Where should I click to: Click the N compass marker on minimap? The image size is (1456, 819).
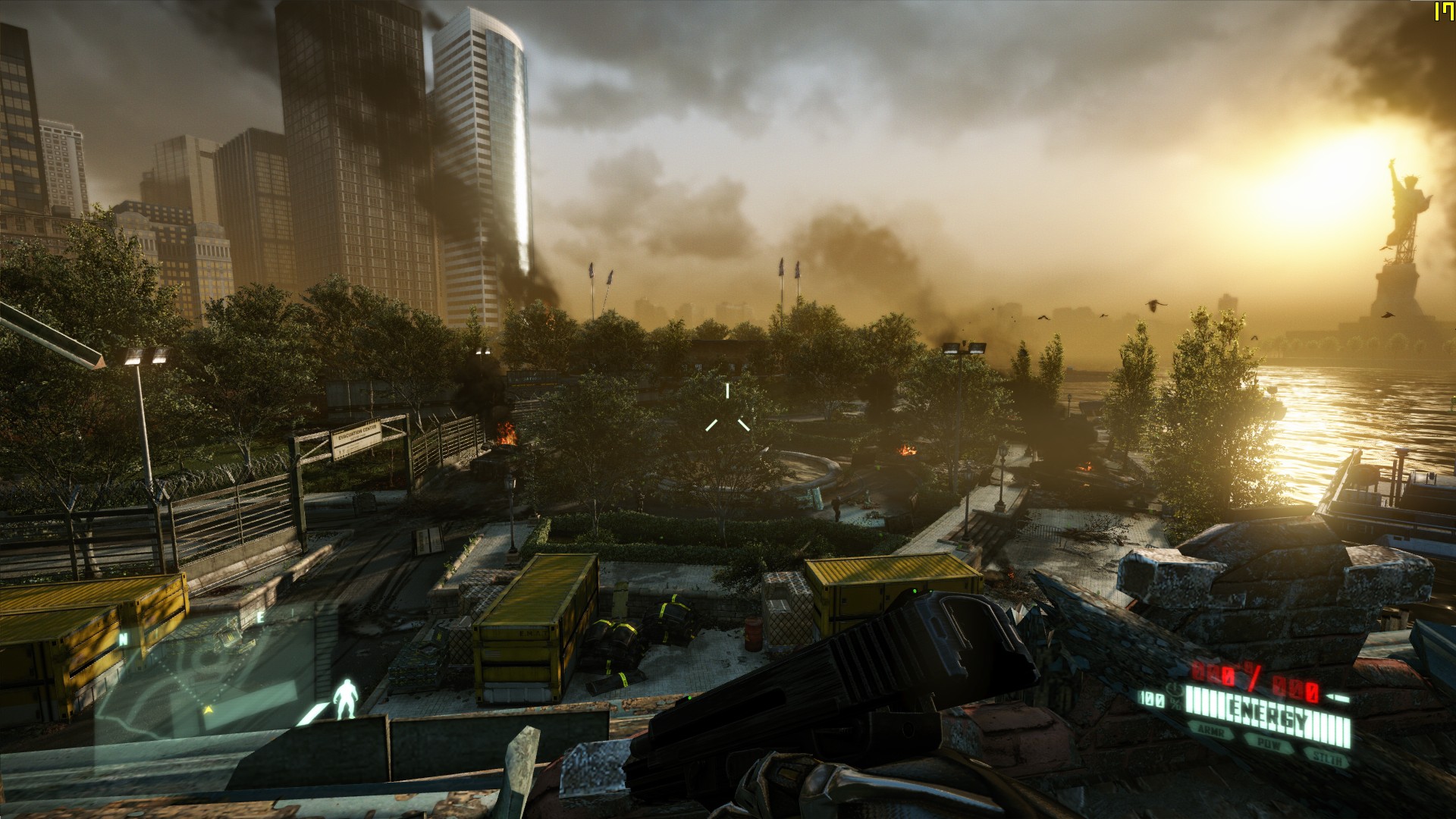(123, 639)
